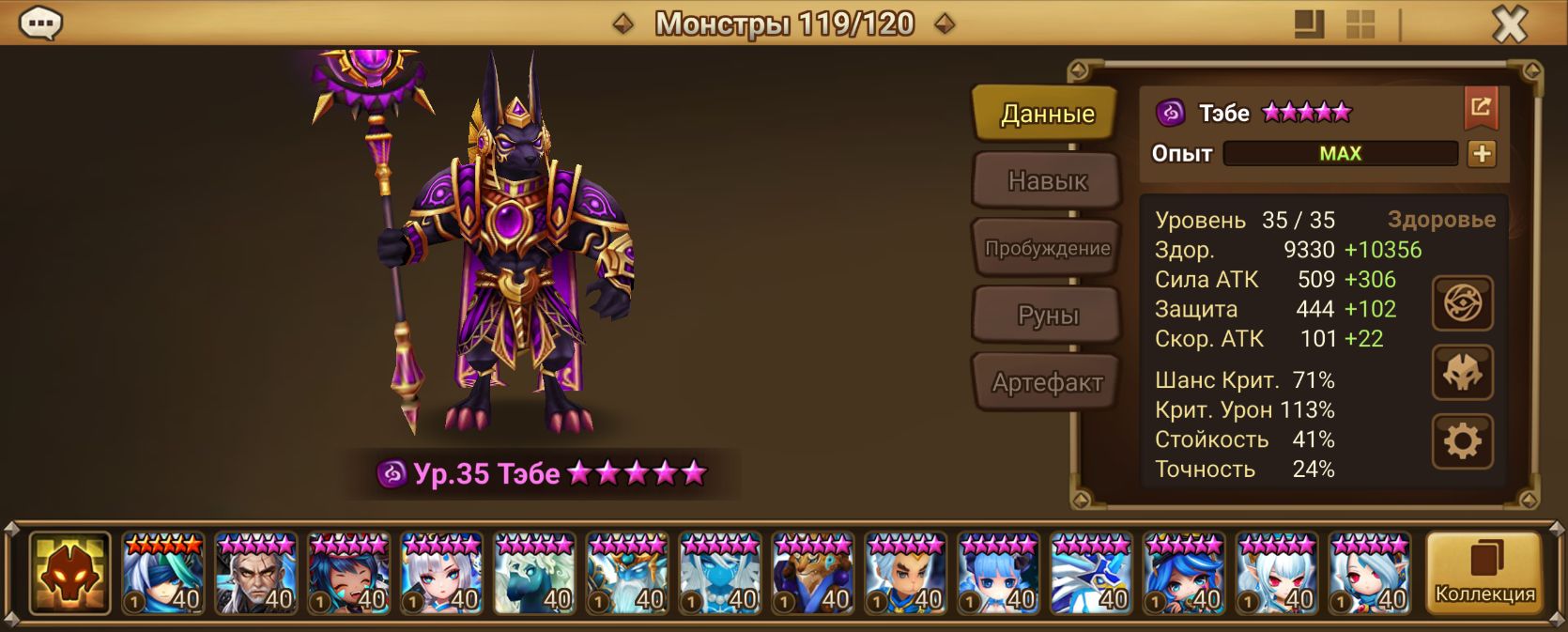Click the red share button beside Тэбе
This screenshot has width=1568, height=632.
pos(1481,108)
